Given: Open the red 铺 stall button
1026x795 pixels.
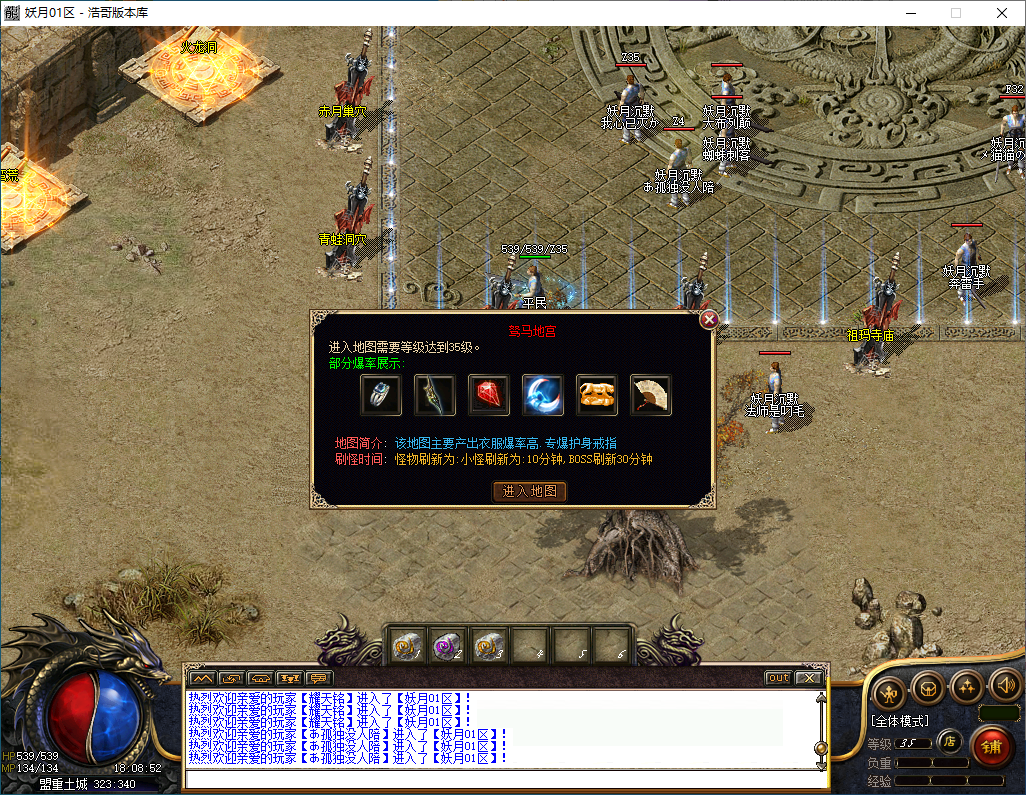Looking at the screenshot, I should click(992, 746).
